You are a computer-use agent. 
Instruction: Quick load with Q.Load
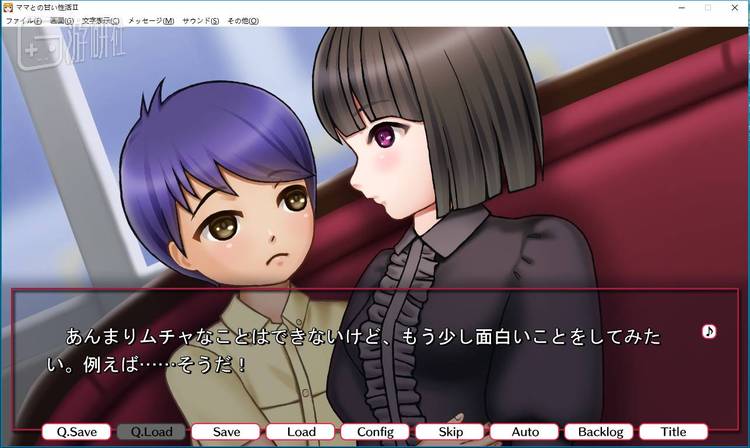[x=151, y=432]
